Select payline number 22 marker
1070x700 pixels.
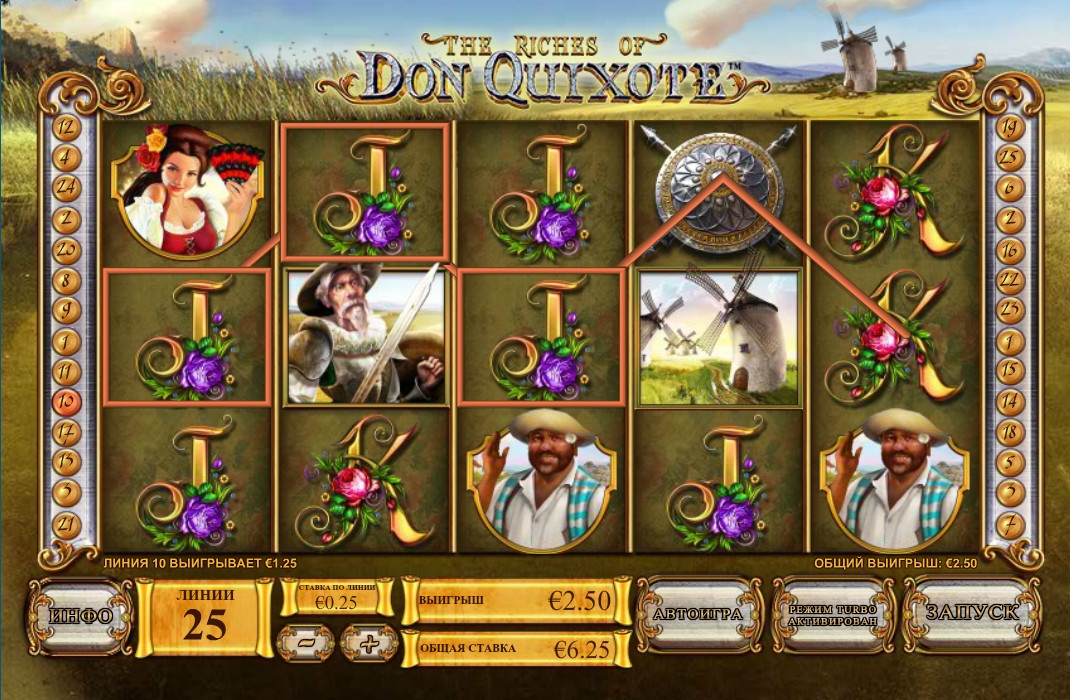(1010, 279)
